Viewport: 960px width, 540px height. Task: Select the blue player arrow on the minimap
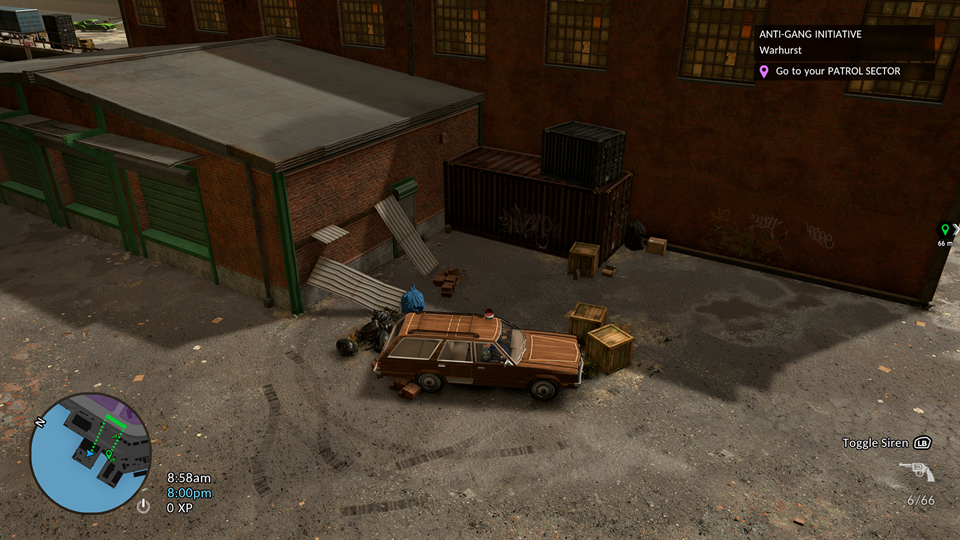click(x=90, y=453)
